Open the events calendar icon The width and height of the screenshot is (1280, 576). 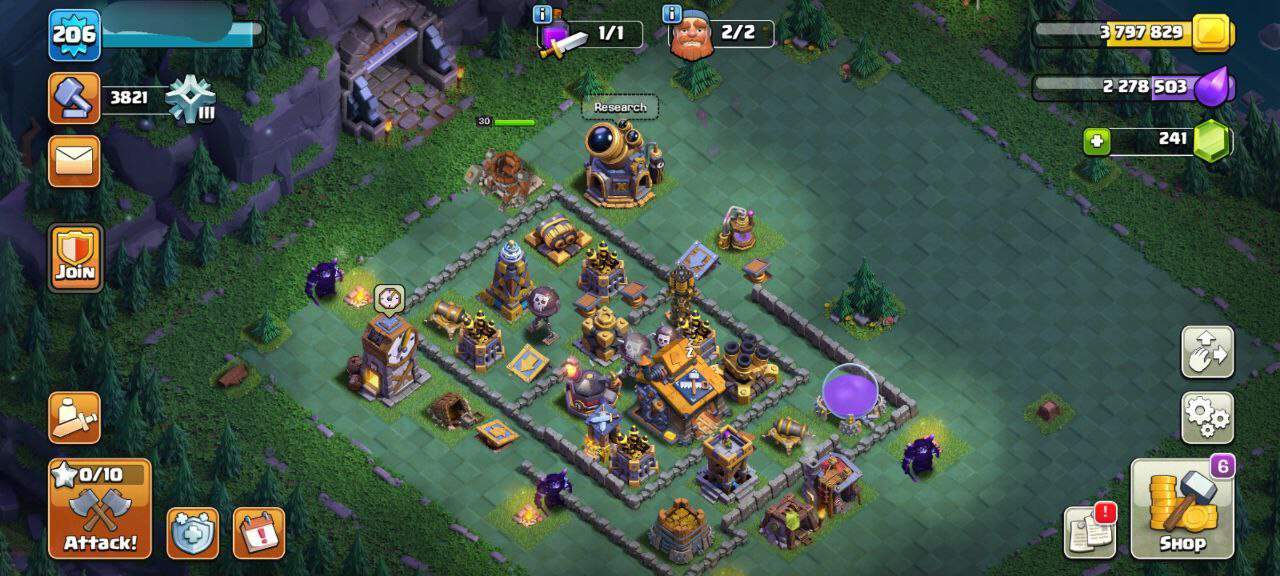[258, 533]
